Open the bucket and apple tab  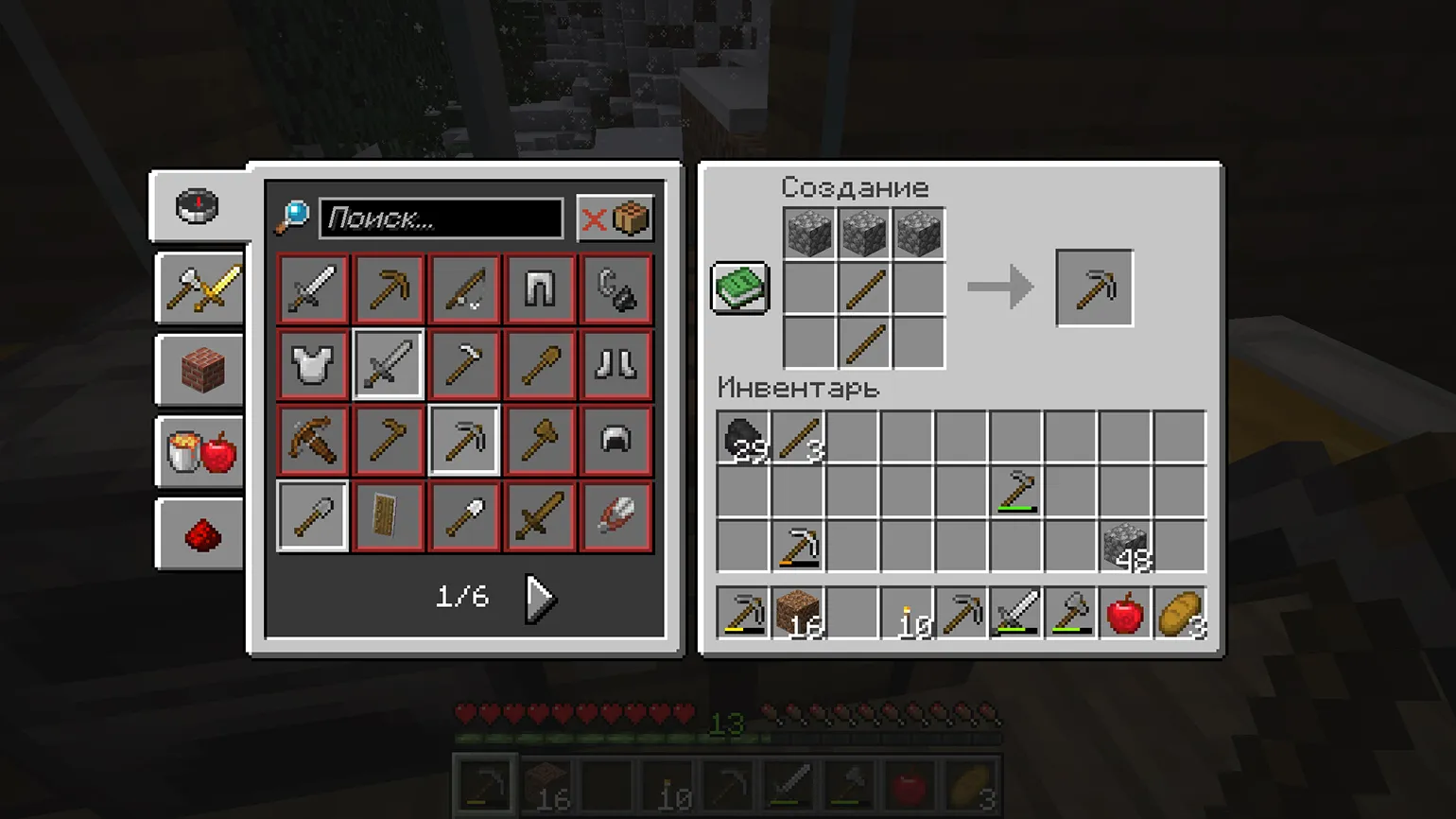coord(201,452)
